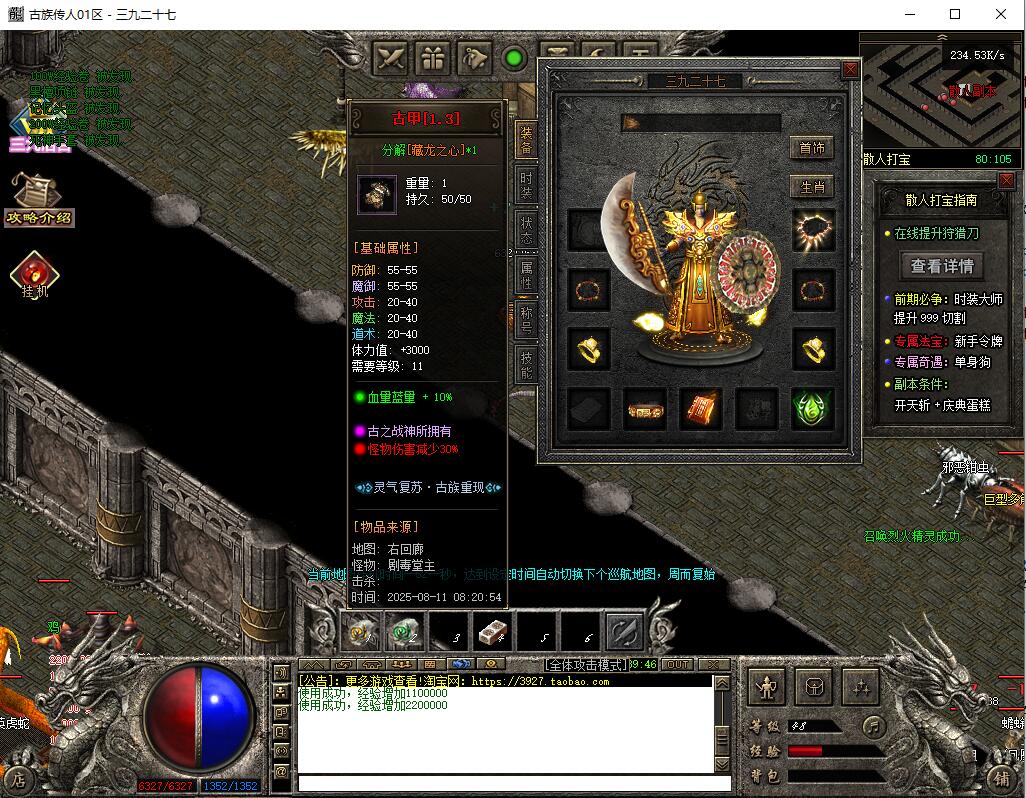The width and height of the screenshot is (1026, 798).
Task: Click the 查看详情 button
Action: (940, 266)
